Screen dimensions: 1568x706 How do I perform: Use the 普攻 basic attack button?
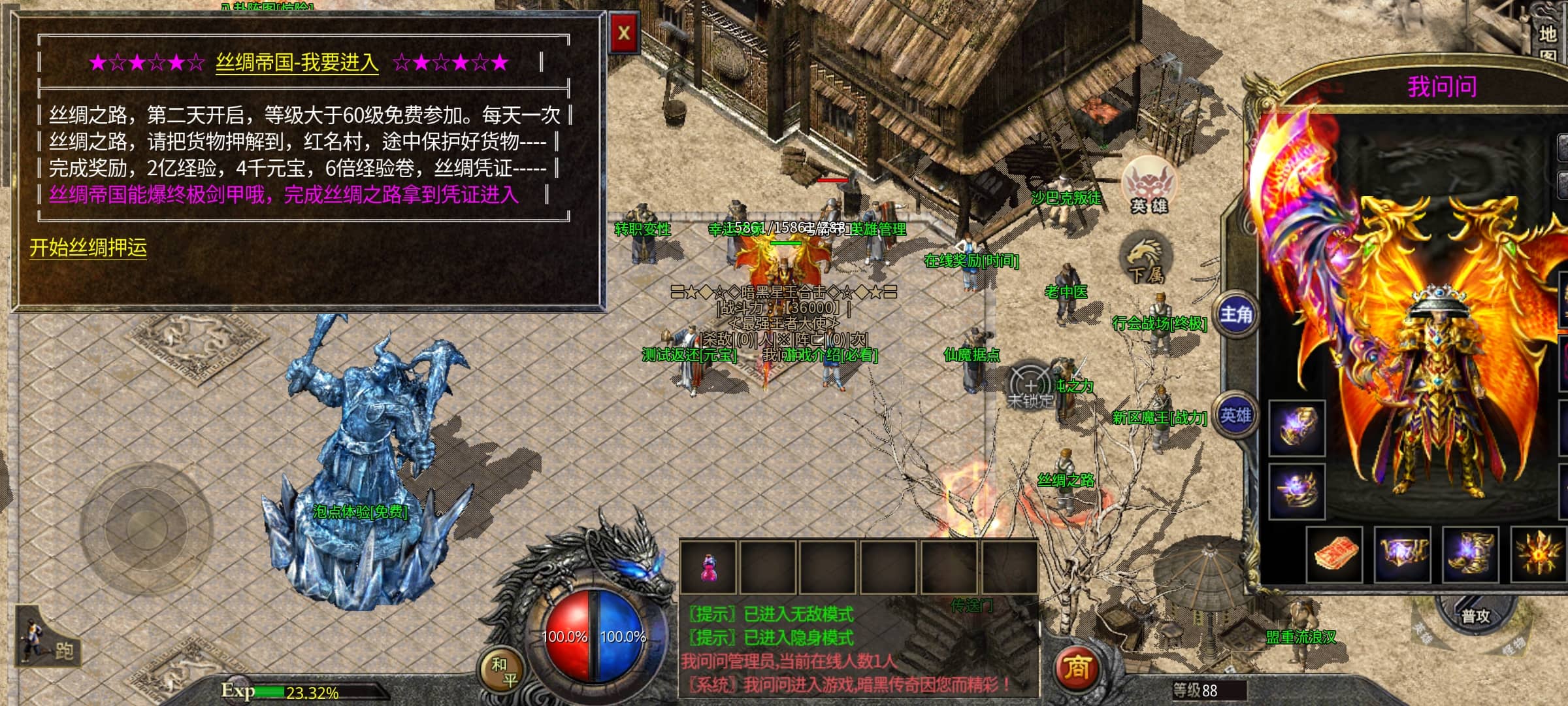pyautogui.click(x=1475, y=616)
